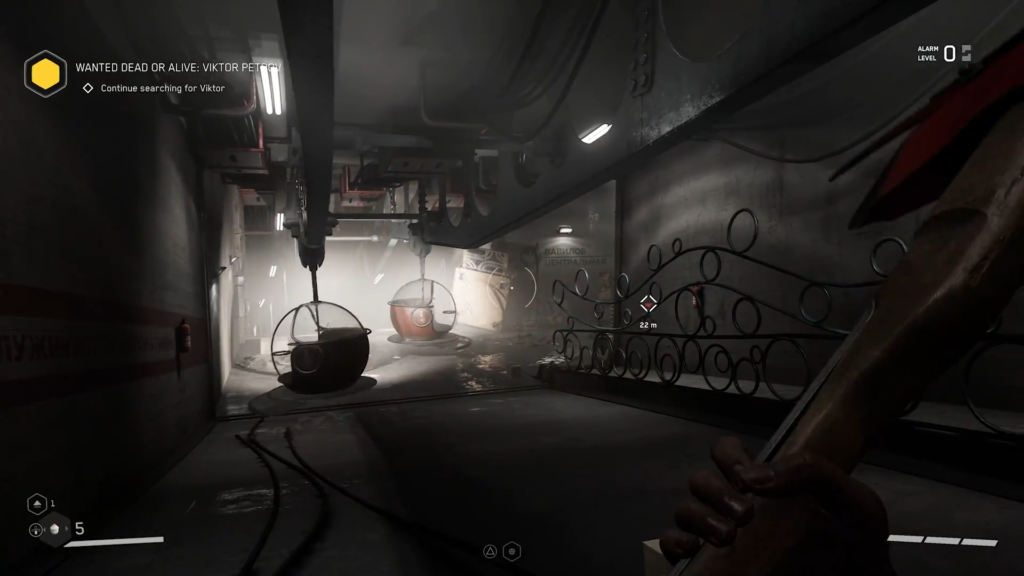The image size is (1024, 576).
Task: Select the 'Continue searching for Viktor' objective
Action: (x=162, y=88)
